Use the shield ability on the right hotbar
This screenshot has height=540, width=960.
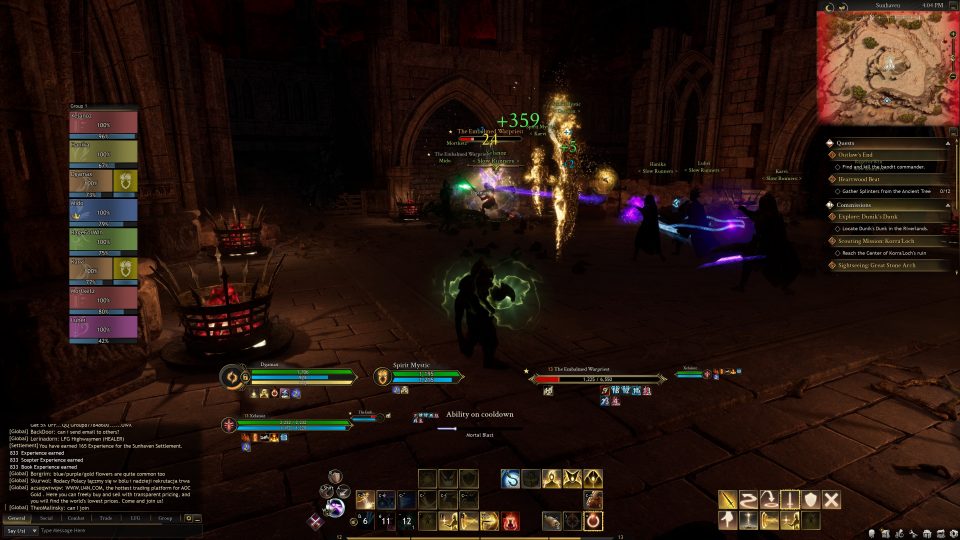[x=810, y=499]
